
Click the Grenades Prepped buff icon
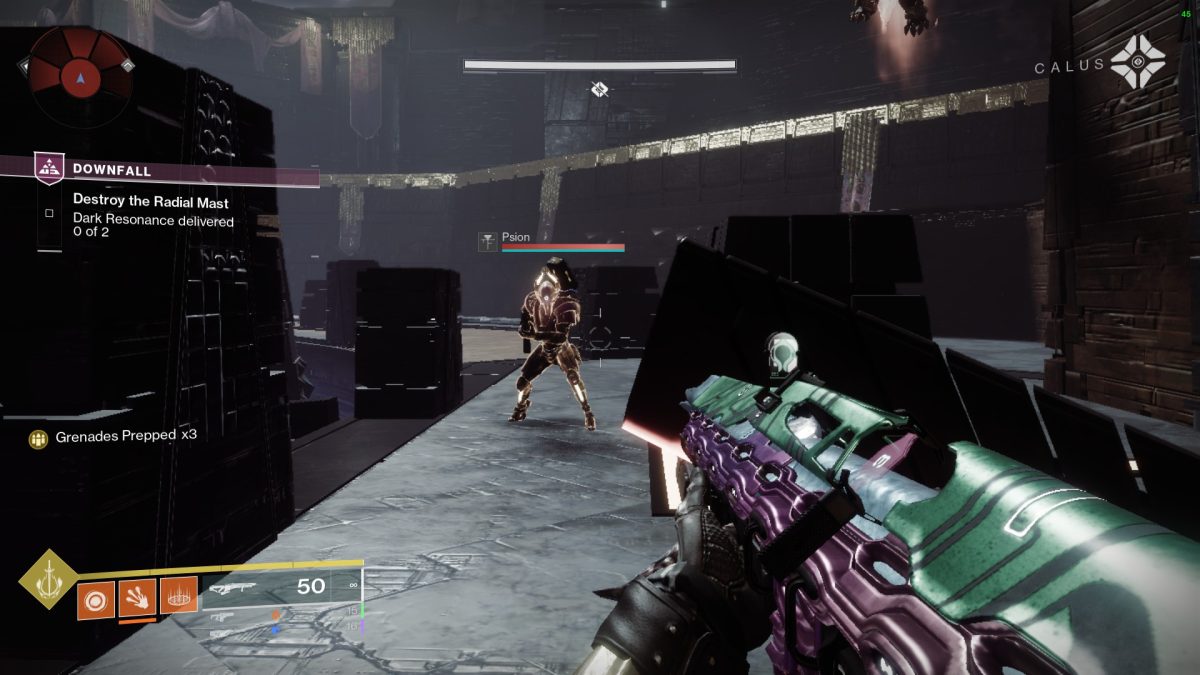point(39,438)
